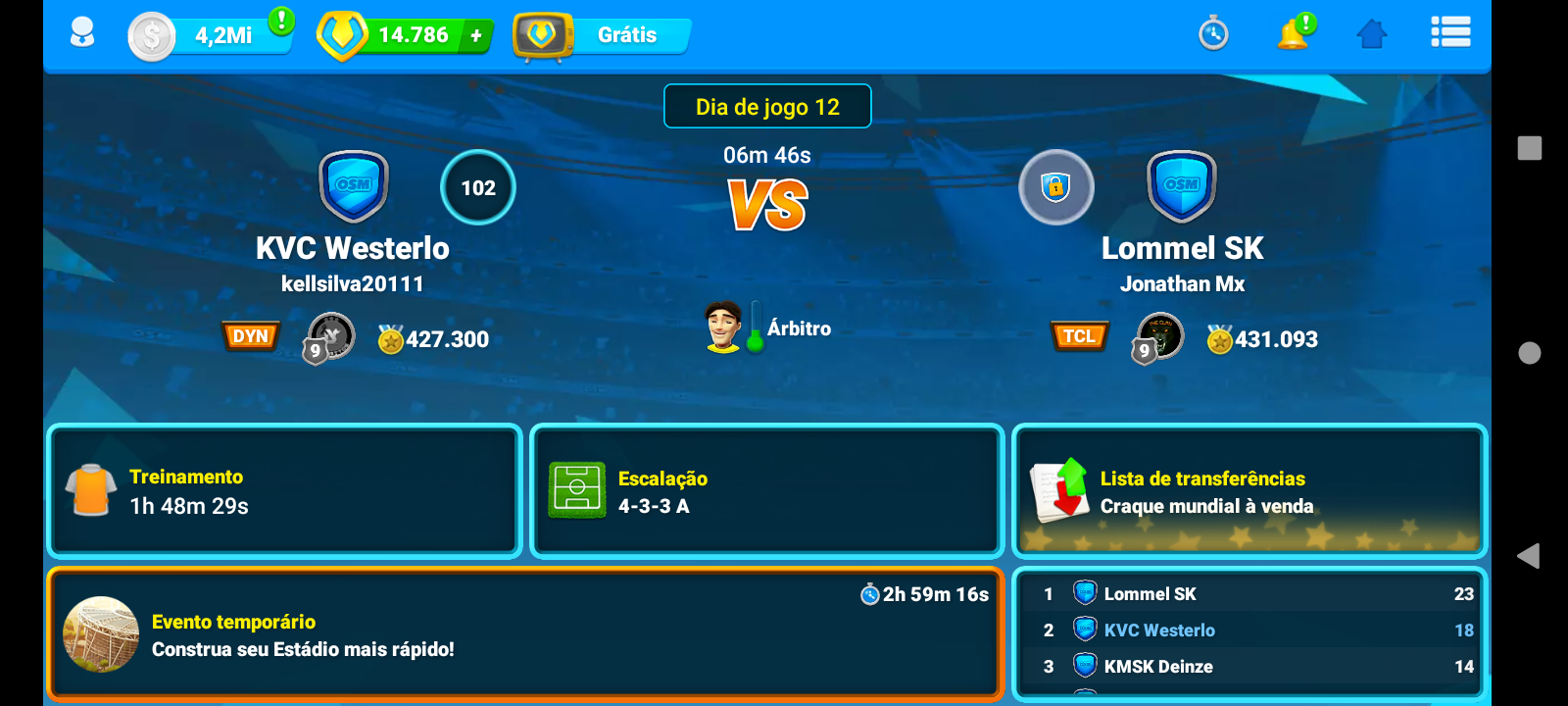Open the Evento temporário stadium event

tap(525, 634)
